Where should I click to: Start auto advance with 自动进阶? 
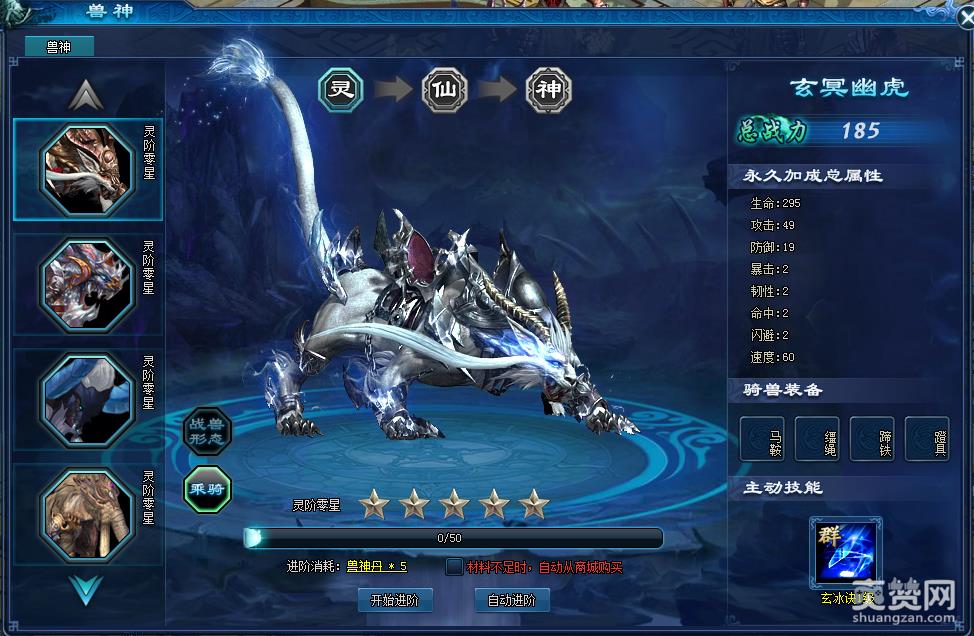[x=511, y=600]
